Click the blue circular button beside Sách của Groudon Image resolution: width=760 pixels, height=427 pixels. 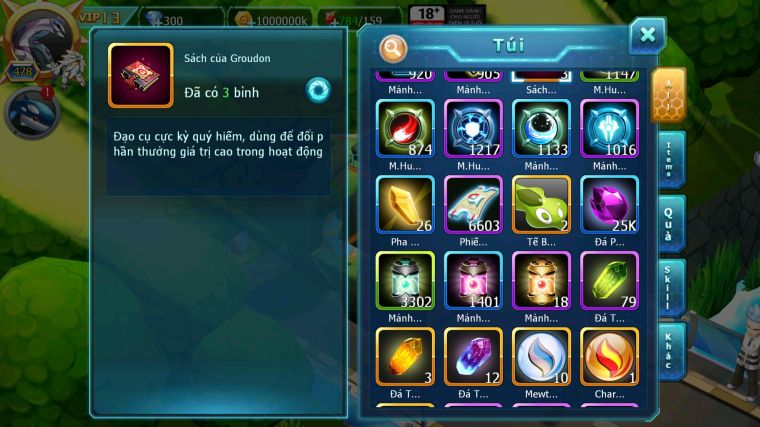(318, 90)
